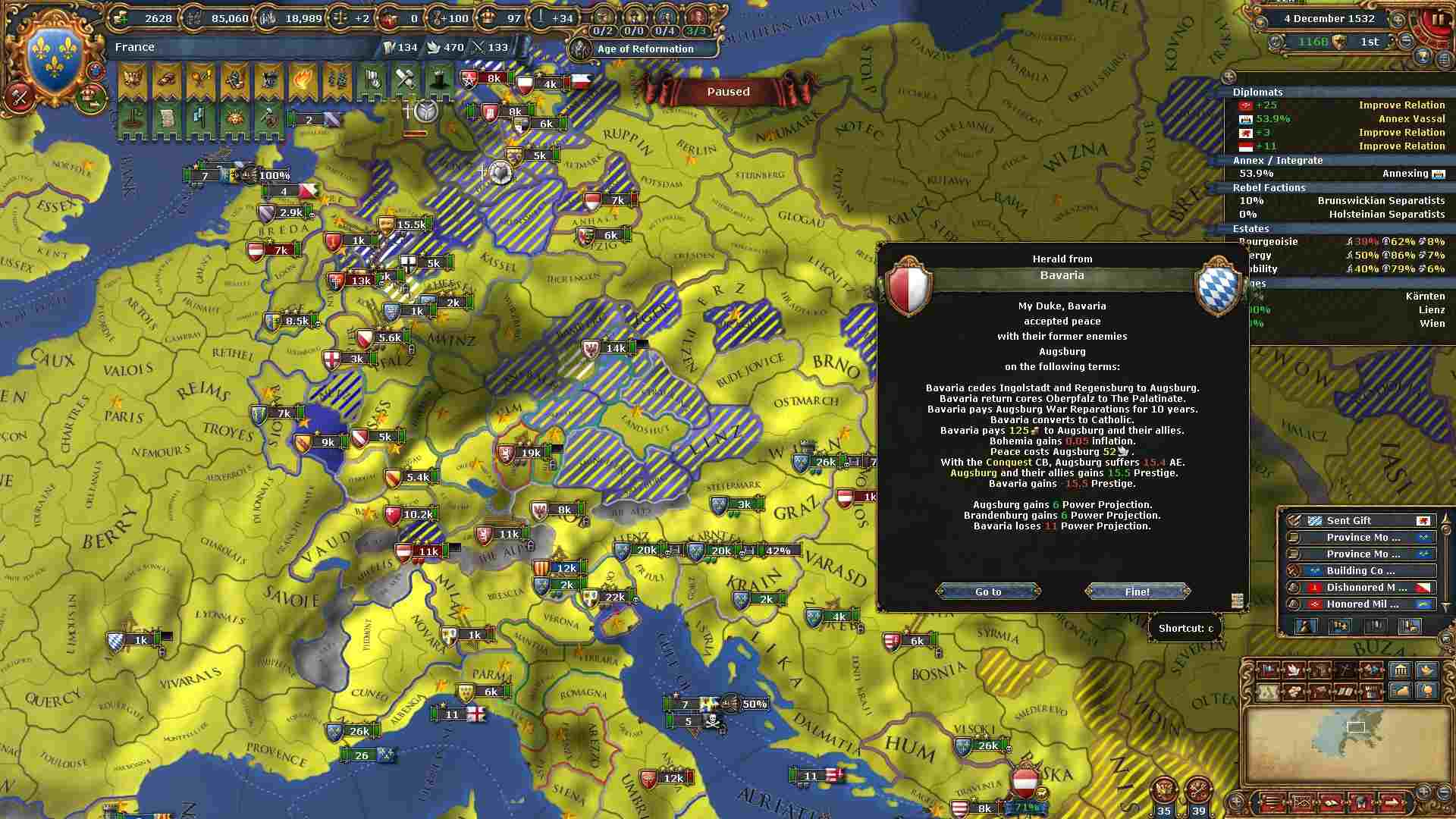Zoom in the map with plus button
Viewport: 1456px width, 819px height.
tap(1423, 791)
